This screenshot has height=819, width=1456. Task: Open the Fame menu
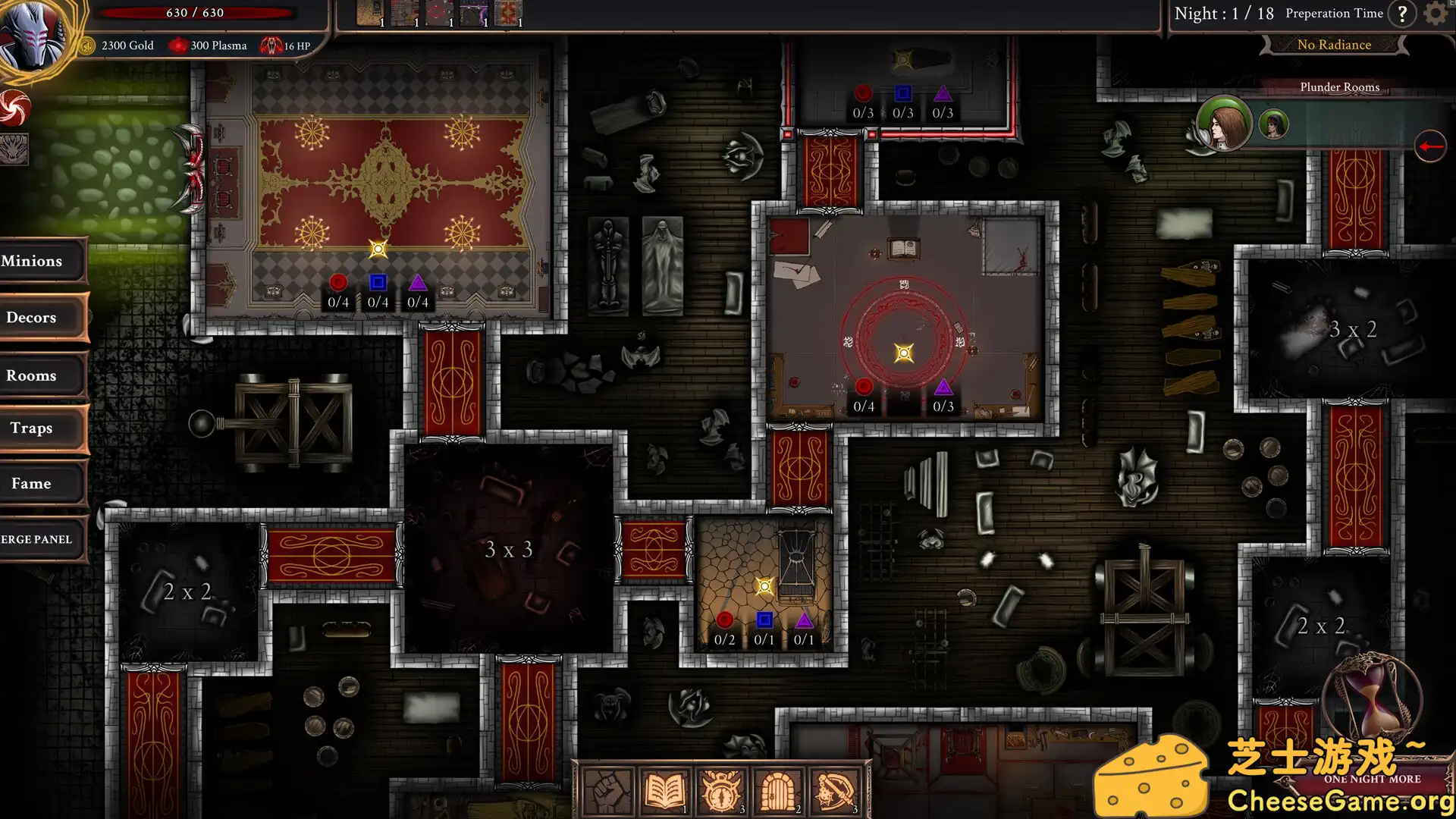[x=42, y=484]
